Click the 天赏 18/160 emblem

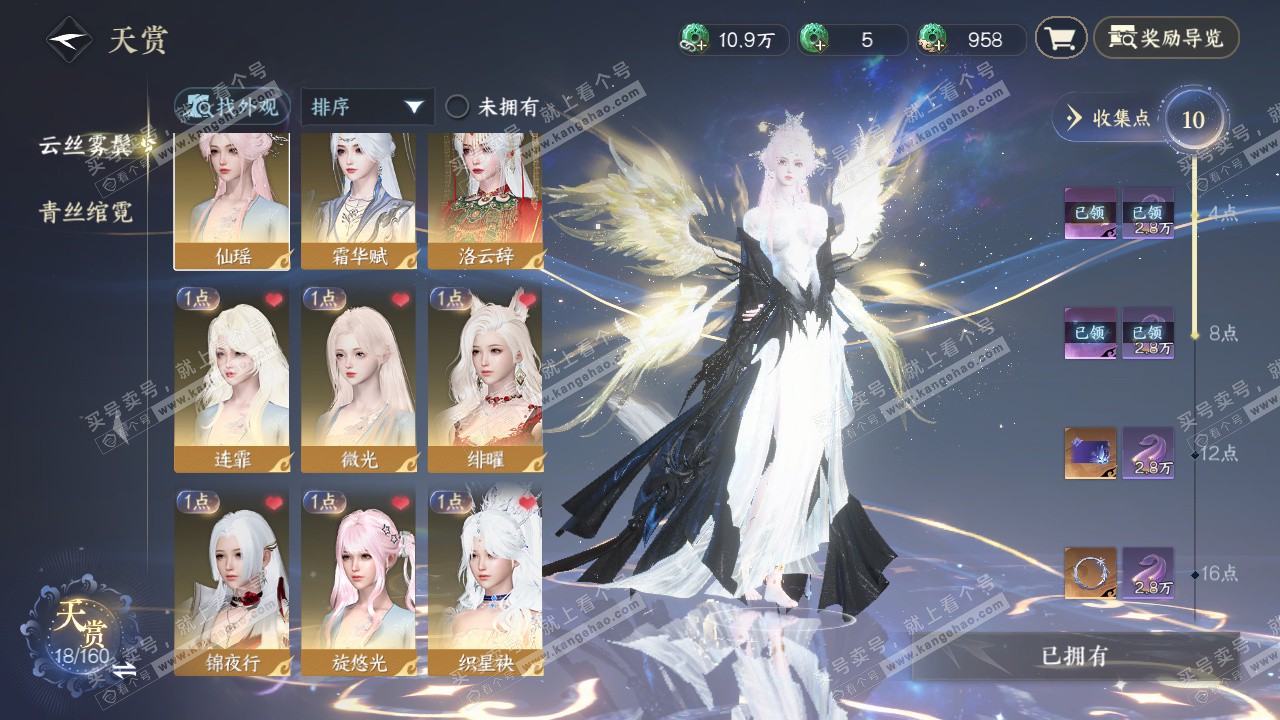coord(80,625)
